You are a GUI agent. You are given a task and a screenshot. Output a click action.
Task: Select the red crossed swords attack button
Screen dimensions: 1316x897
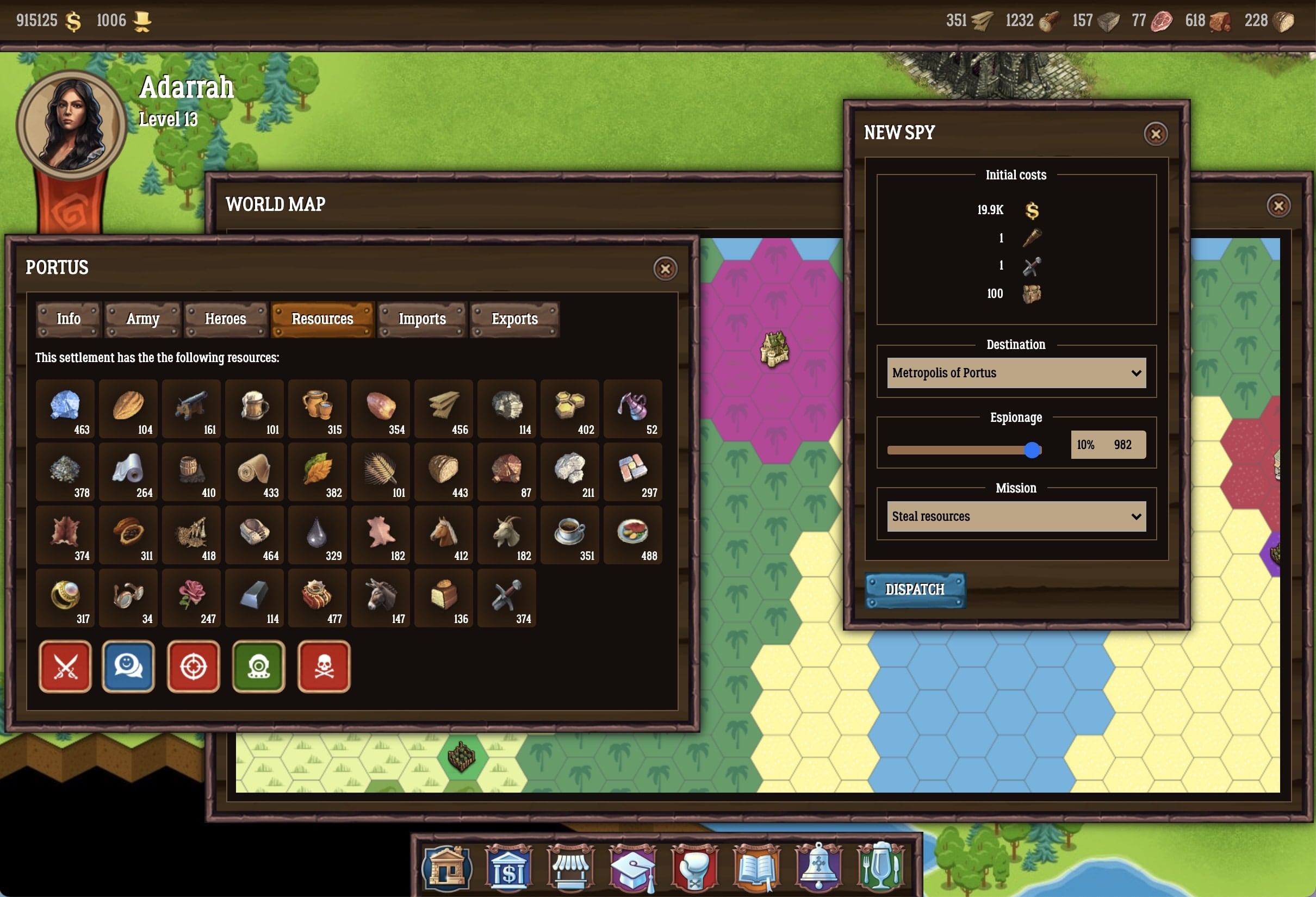(65, 666)
